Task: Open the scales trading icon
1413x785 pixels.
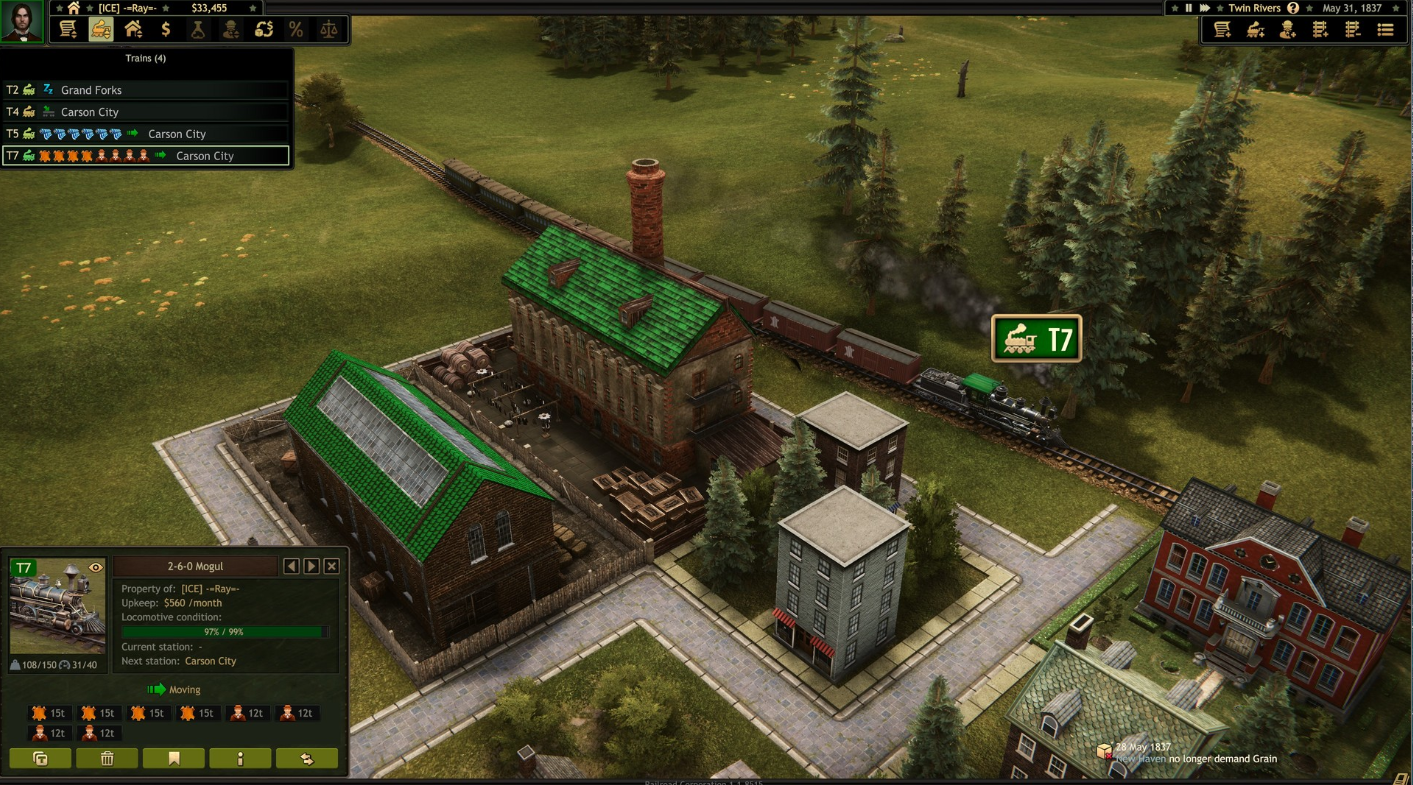Action: tap(330, 30)
